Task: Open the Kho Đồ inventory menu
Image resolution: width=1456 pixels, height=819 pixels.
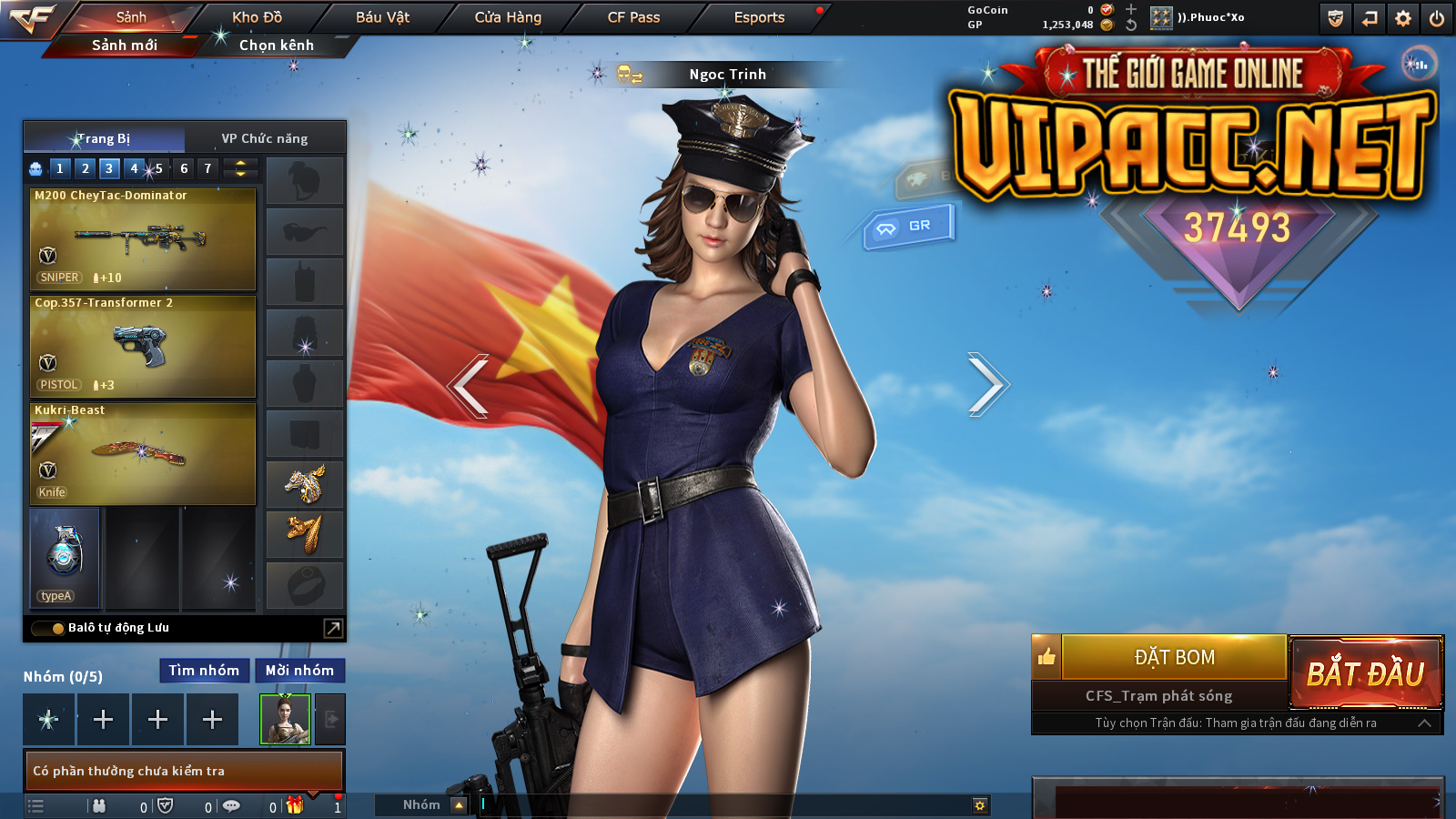Action: pos(257,17)
